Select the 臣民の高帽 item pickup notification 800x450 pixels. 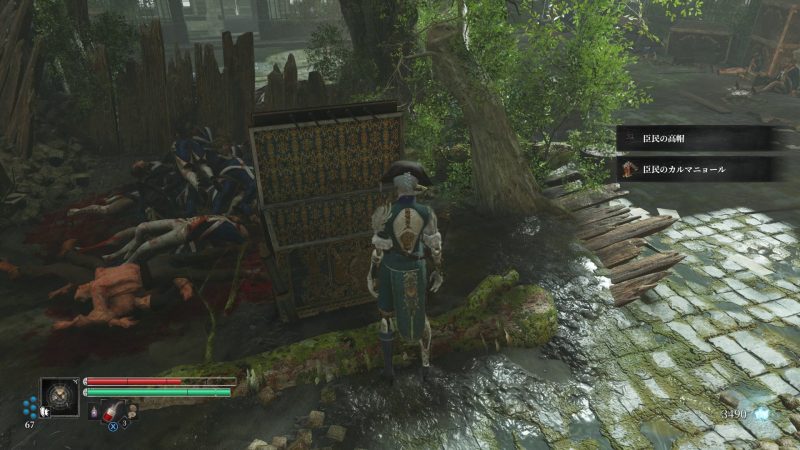(692, 138)
